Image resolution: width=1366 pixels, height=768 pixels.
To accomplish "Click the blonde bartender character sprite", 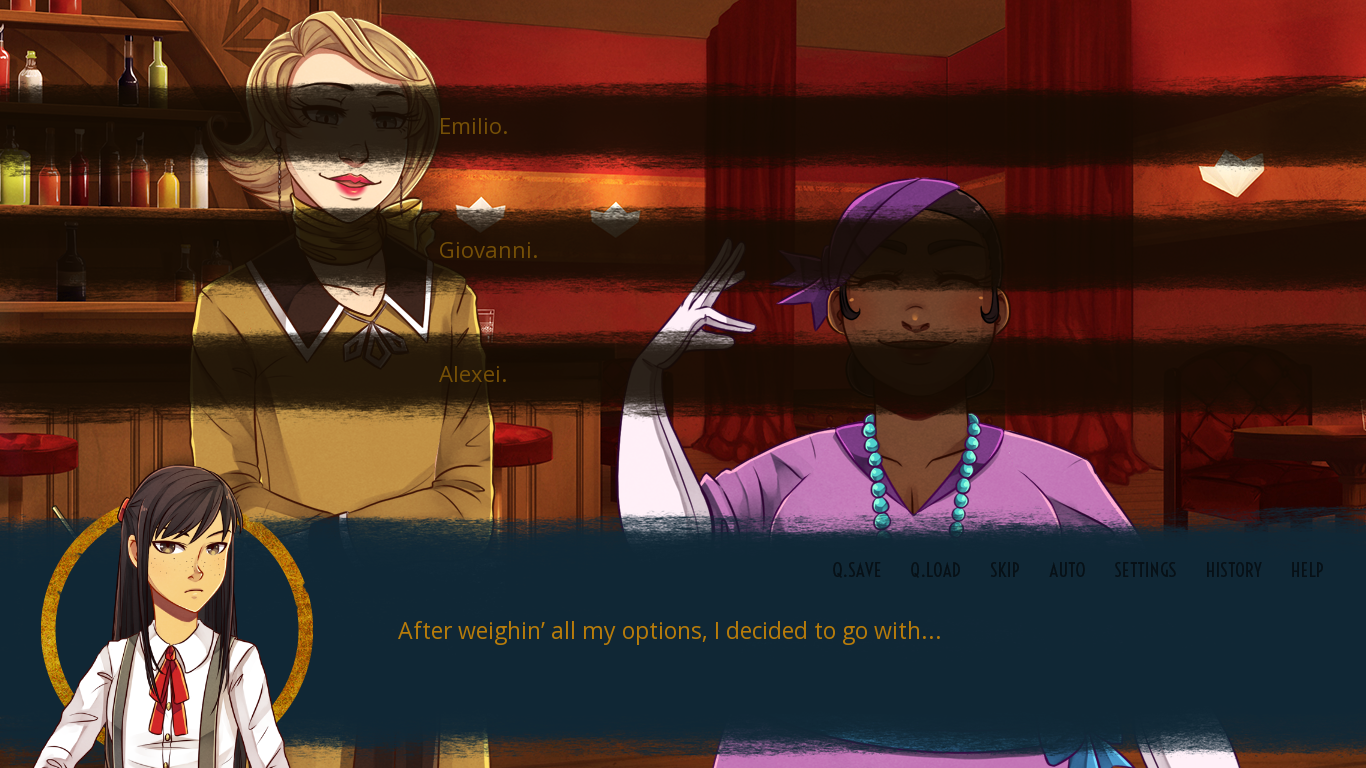I will pos(330,300).
